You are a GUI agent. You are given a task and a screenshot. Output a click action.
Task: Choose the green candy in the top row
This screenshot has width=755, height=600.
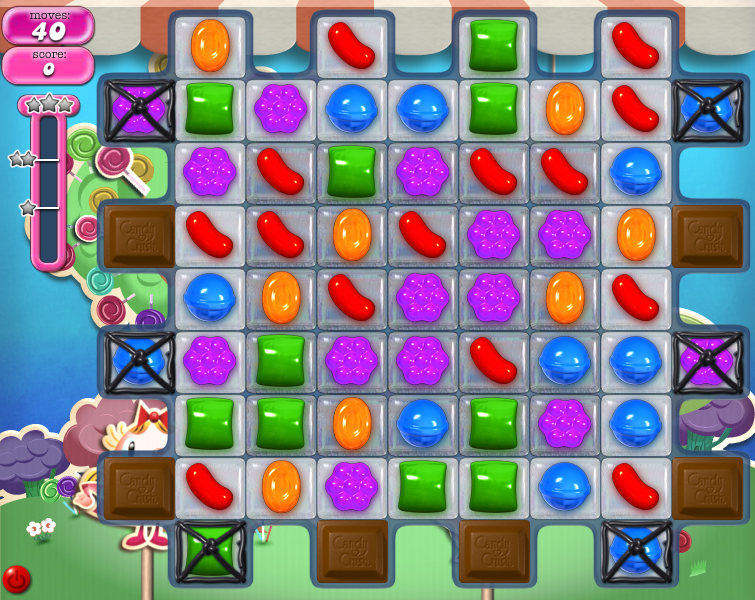click(x=494, y=45)
